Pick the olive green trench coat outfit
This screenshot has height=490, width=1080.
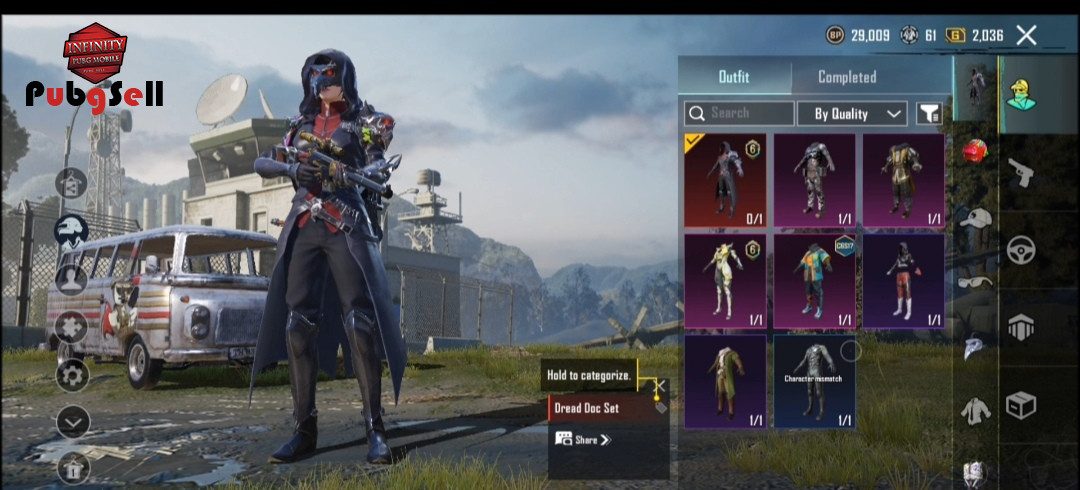(x=725, y=381)
